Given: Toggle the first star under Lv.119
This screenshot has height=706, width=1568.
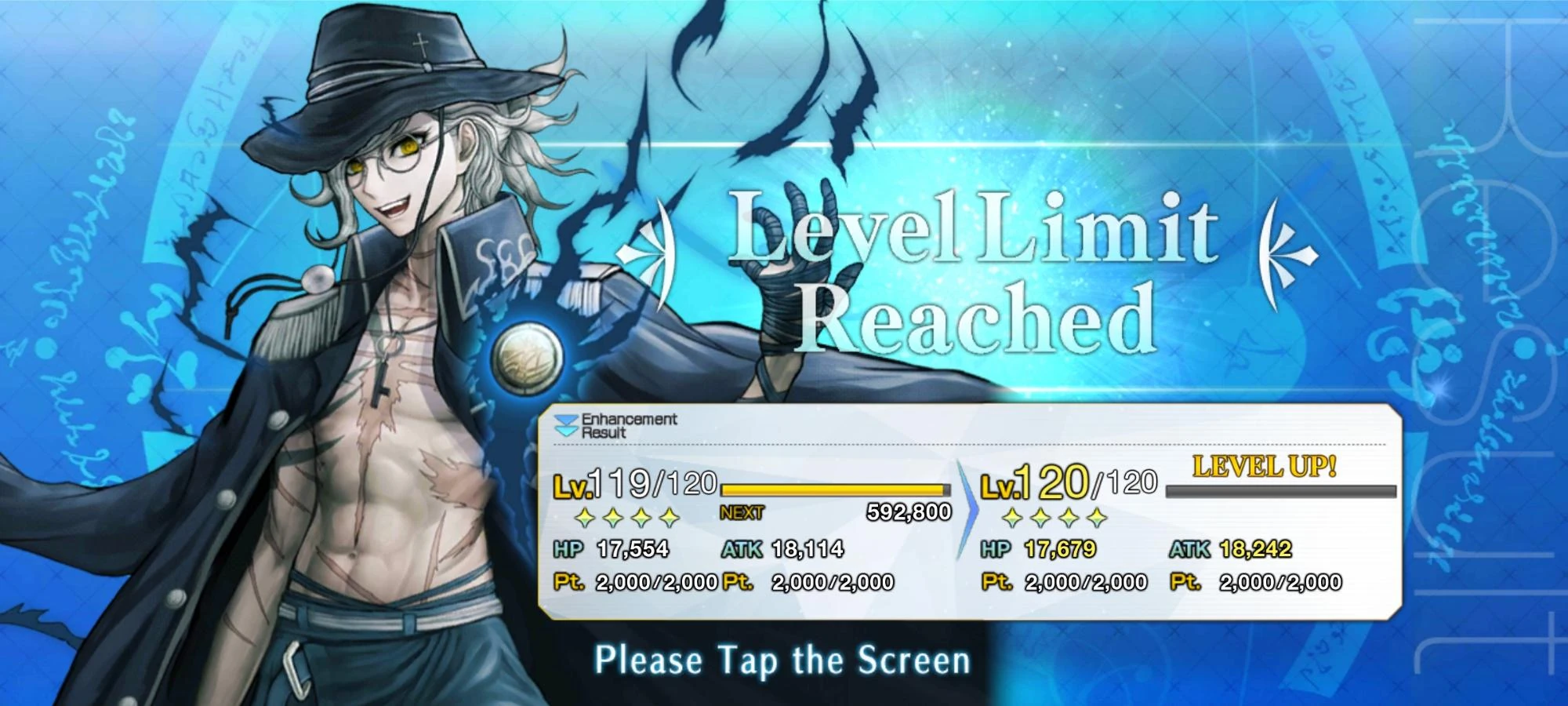Looking at the screenshot, I should tap(583, 519).
